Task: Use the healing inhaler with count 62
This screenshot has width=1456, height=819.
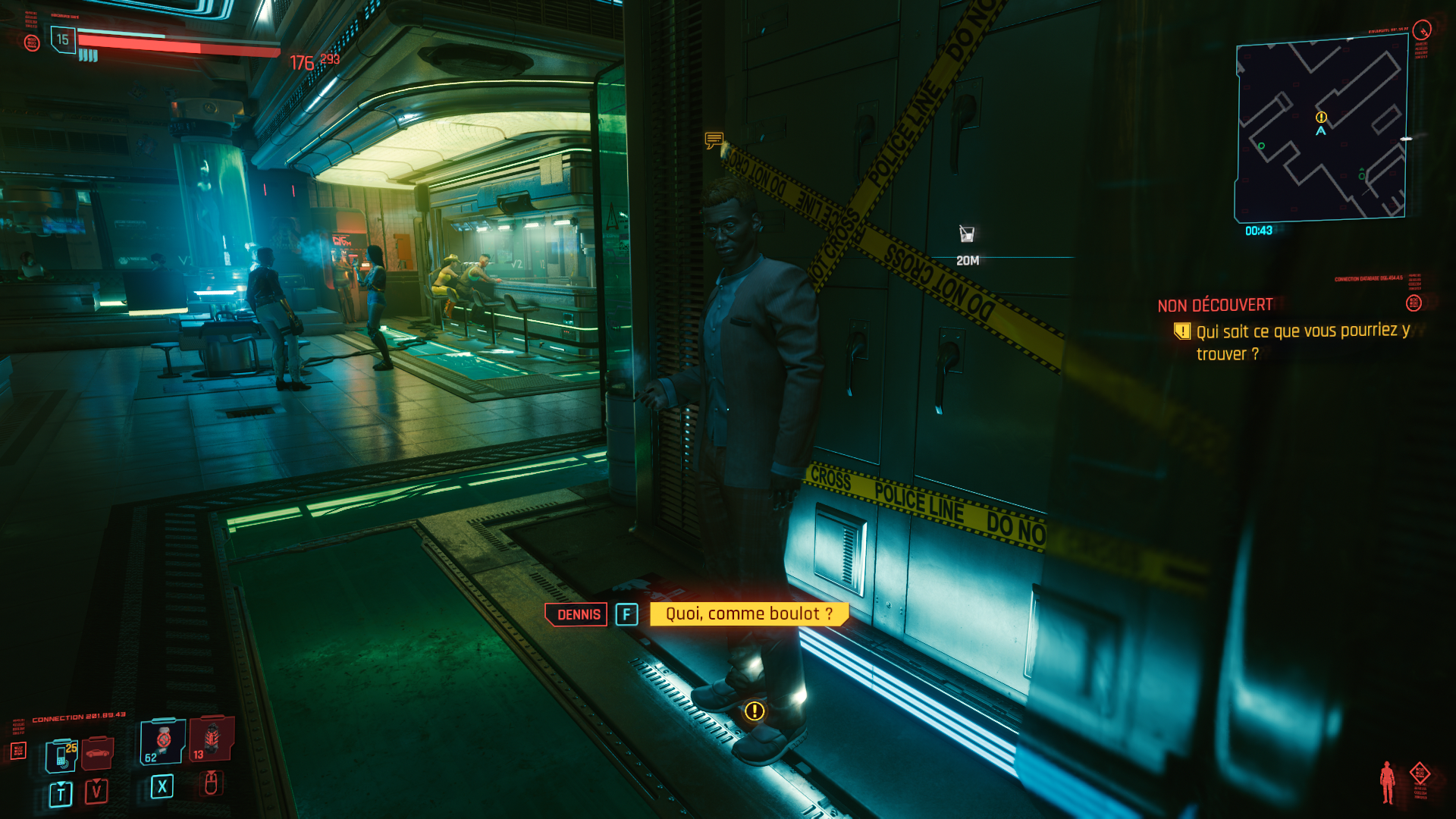Action: 162,741
